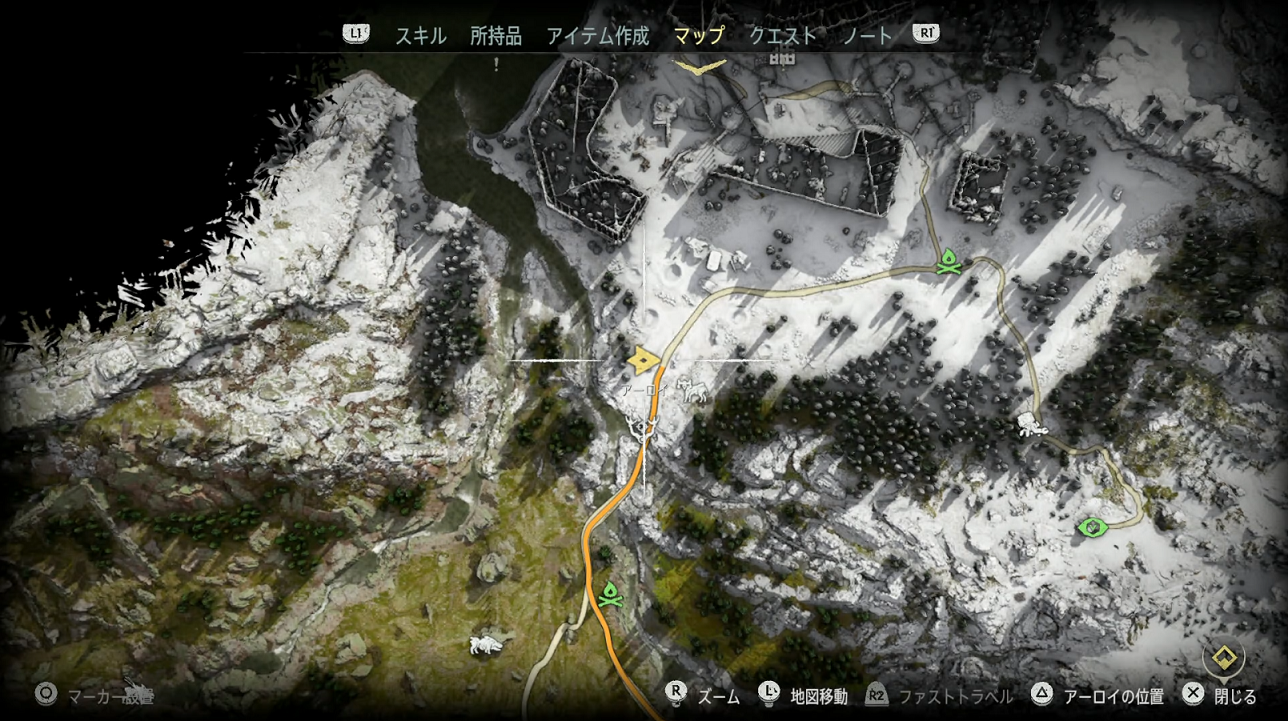Select the antlered machine icon on the orange path
The height and width of the screenshot is (721, 1288).
pyautogui.click(x=643, y=430)
